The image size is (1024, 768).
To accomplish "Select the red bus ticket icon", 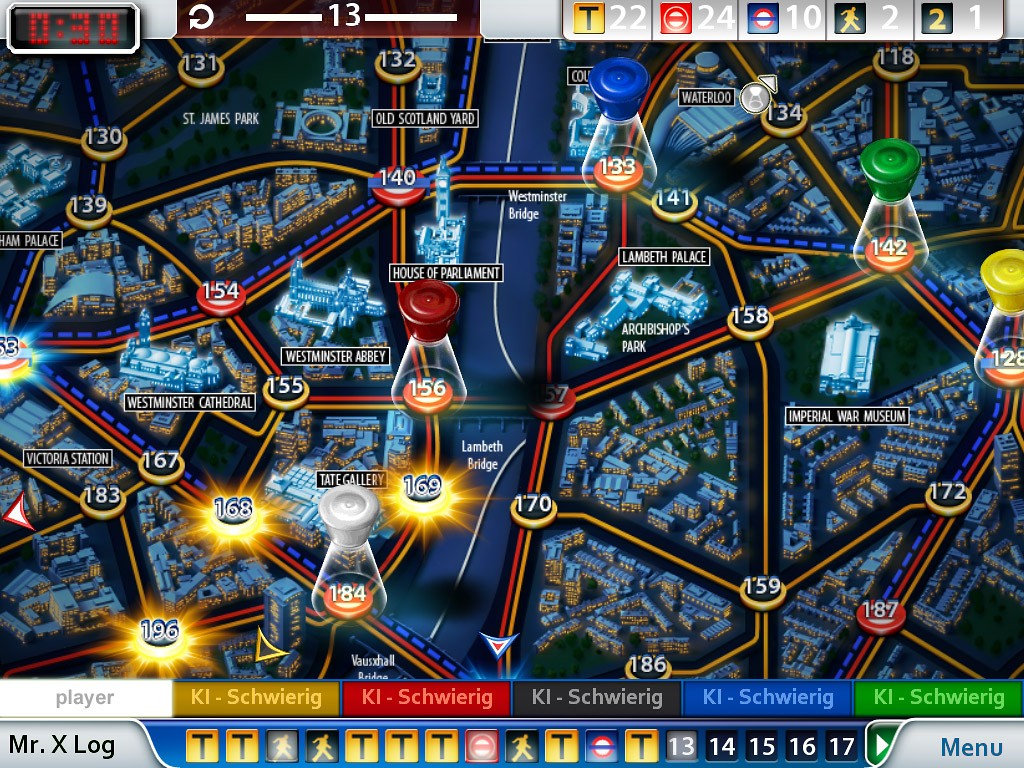I will [x=677, y=18].
